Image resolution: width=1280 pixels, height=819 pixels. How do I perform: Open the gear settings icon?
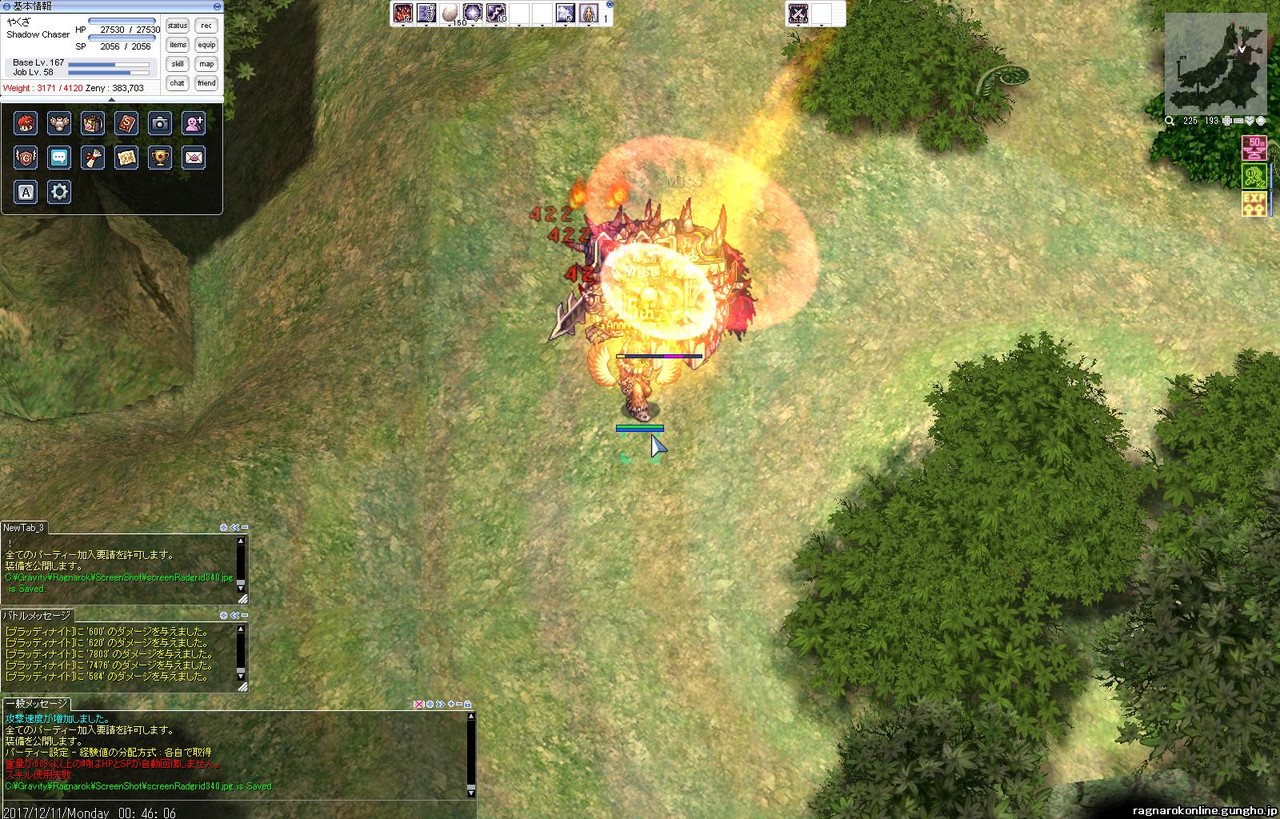point(59,192)
